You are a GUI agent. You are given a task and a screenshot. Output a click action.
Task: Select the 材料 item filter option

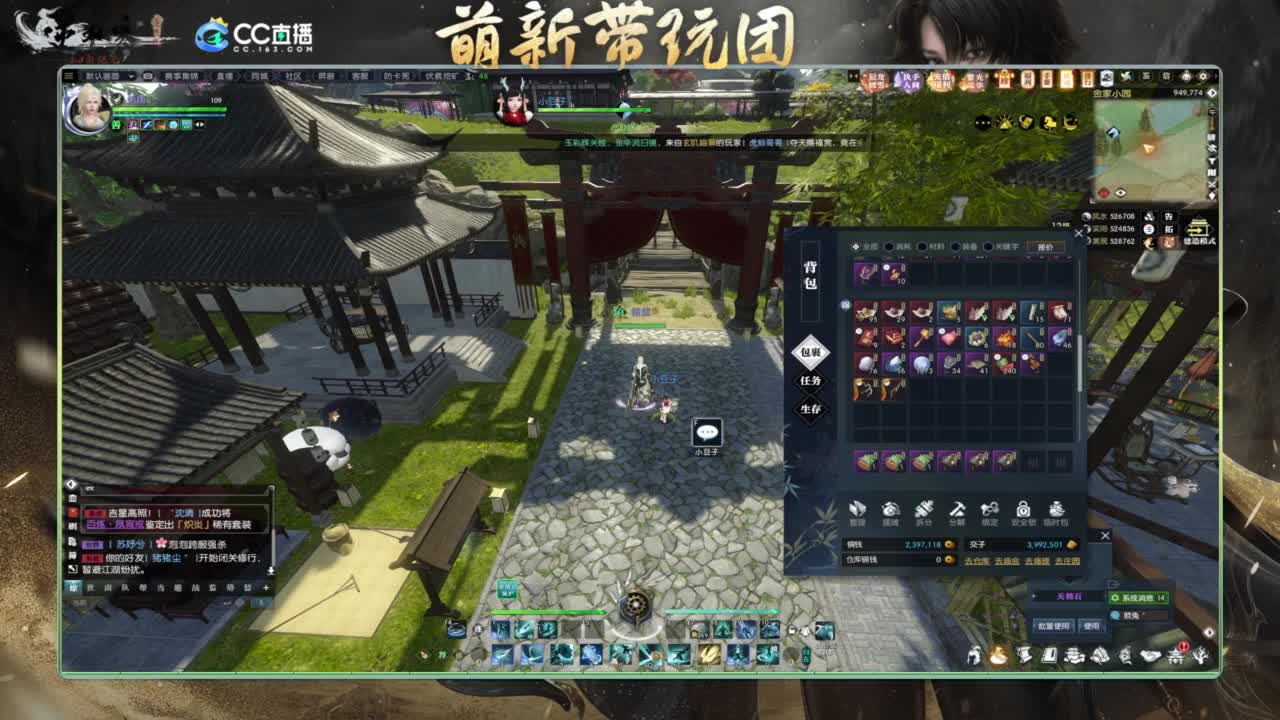(928, 247)
